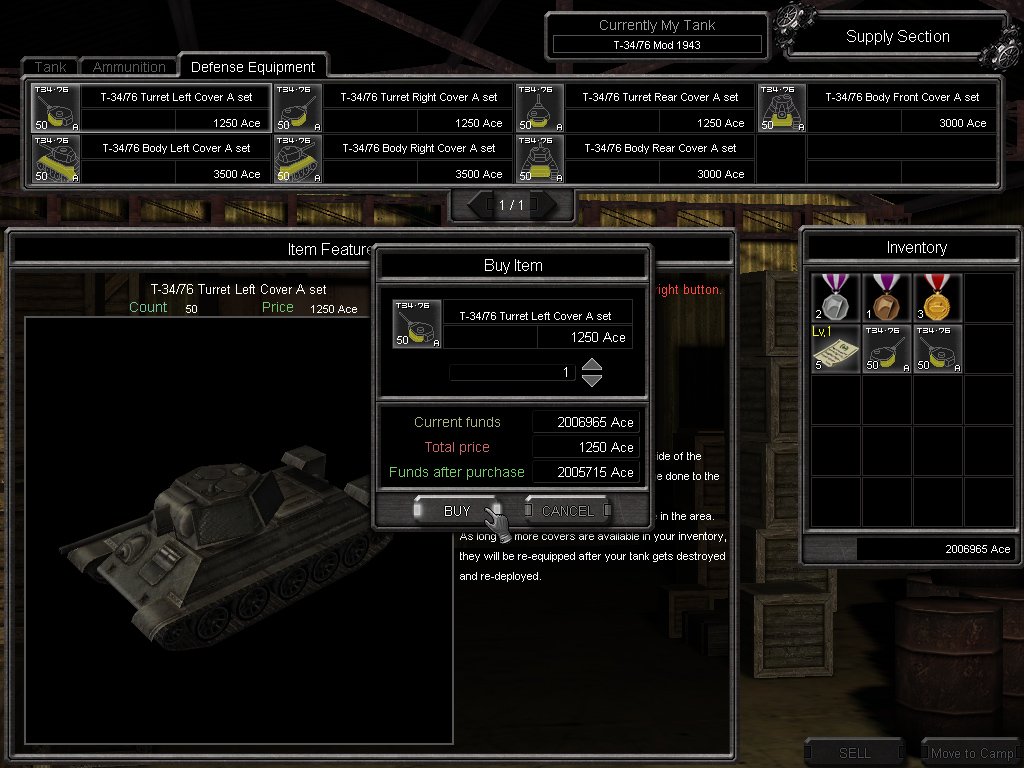Open the Ammunition tab
Image resolution: width=1024 pixels, height=768 pixels.
[x=129, y=67]
